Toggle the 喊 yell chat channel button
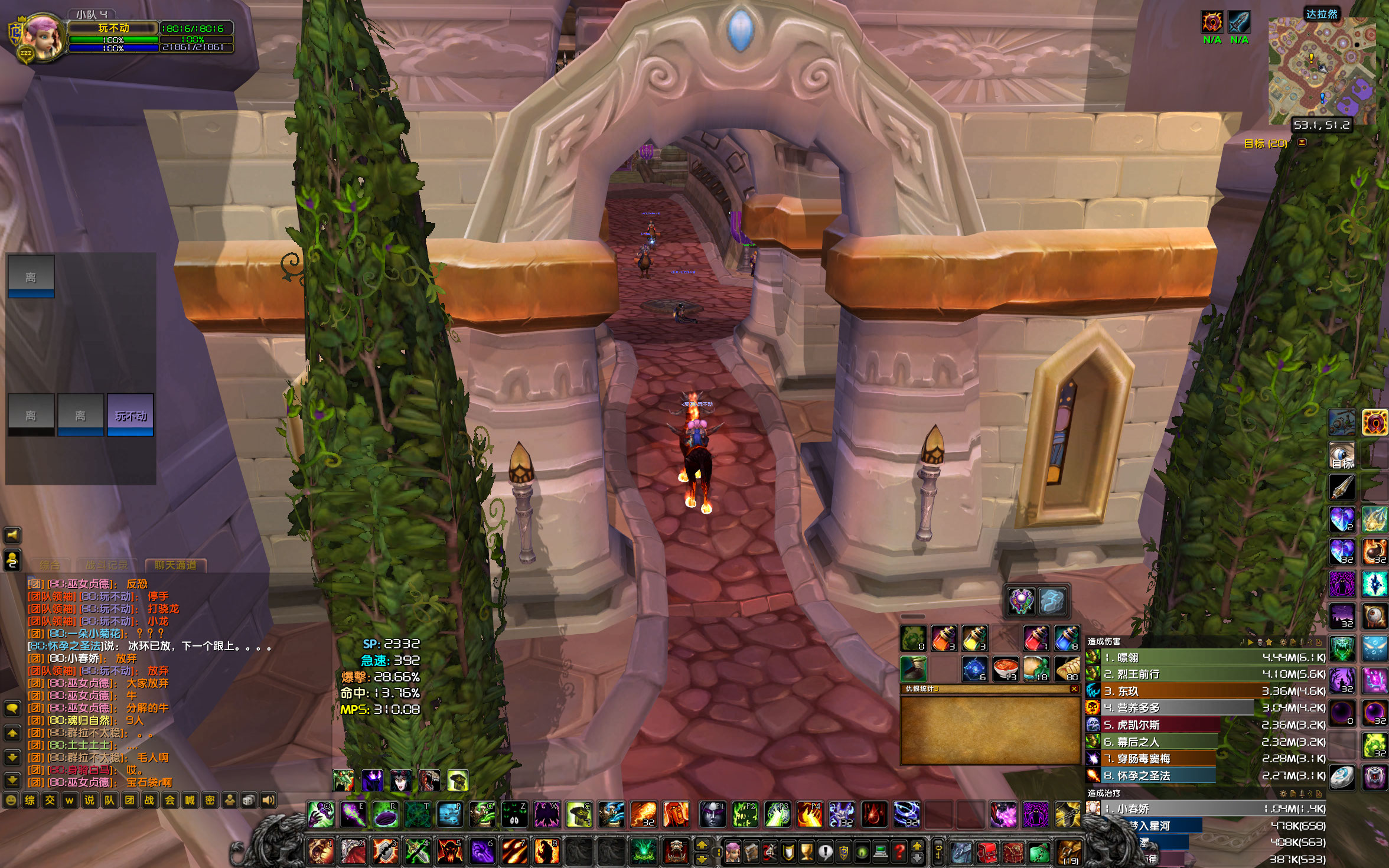 pos(190,801)
